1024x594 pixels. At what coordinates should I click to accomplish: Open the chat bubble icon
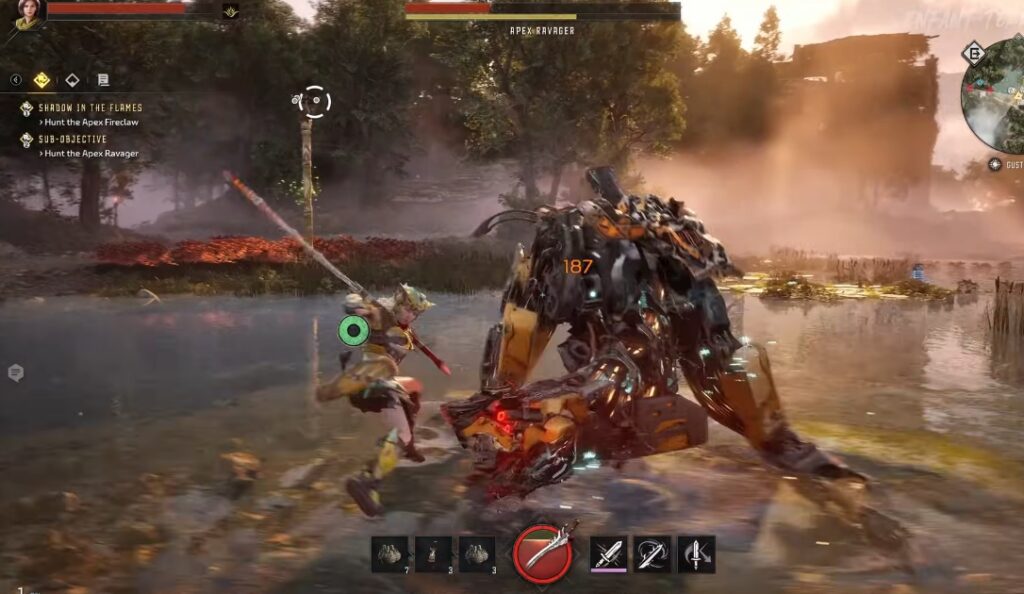click(x=15, y=373)
